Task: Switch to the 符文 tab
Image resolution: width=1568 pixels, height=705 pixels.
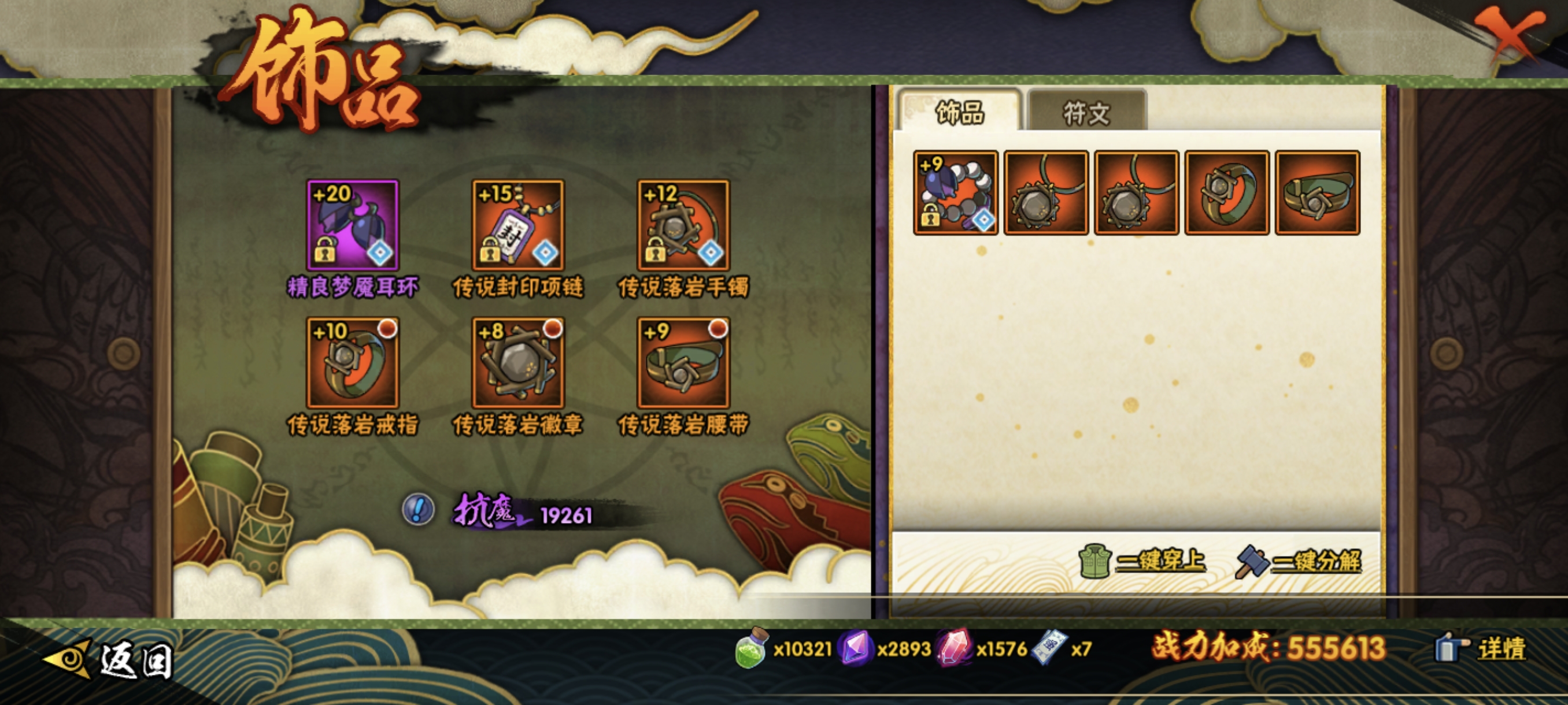Action: click(1086, 113)
